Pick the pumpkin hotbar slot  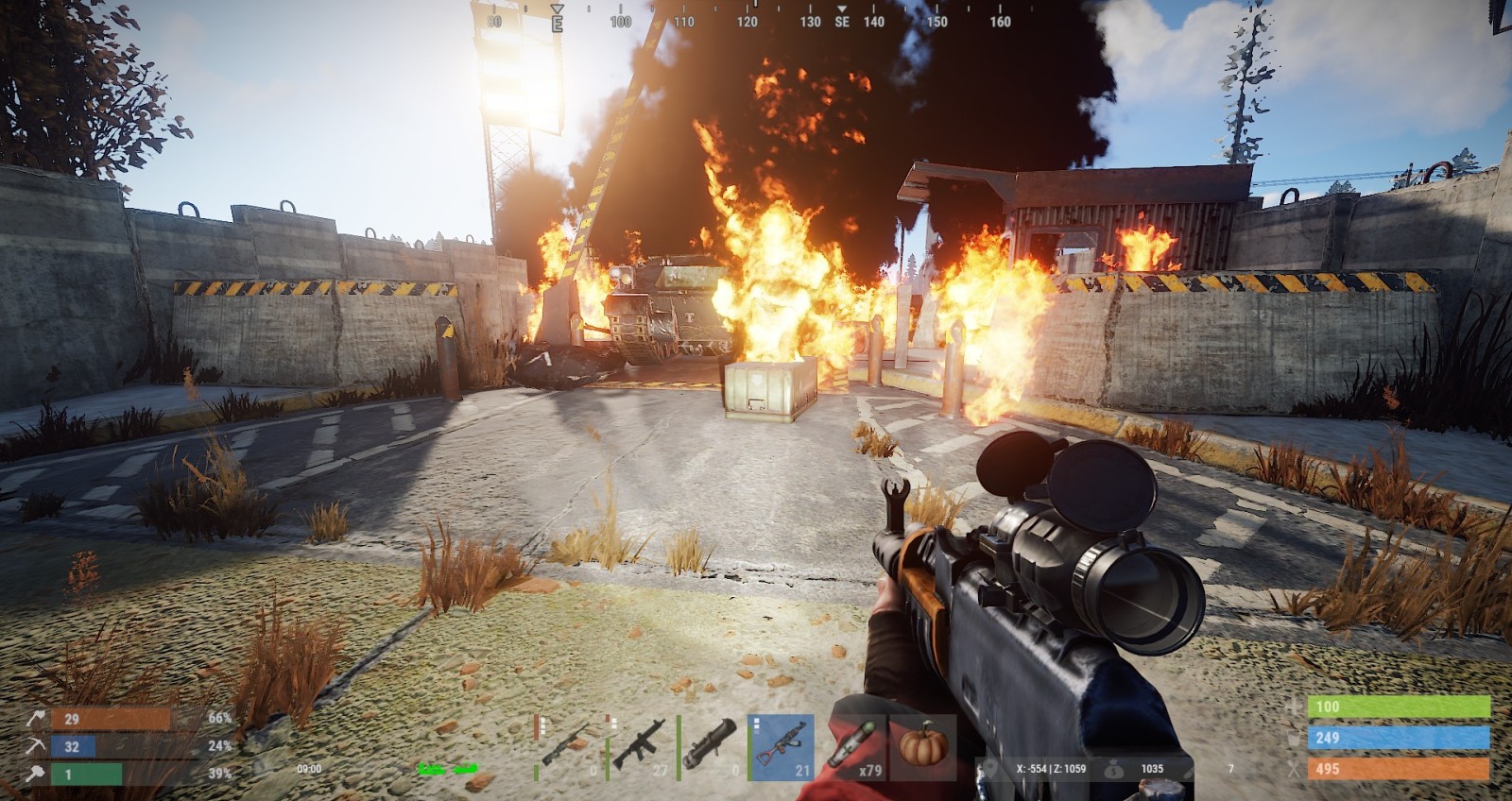tap(923, 746)
